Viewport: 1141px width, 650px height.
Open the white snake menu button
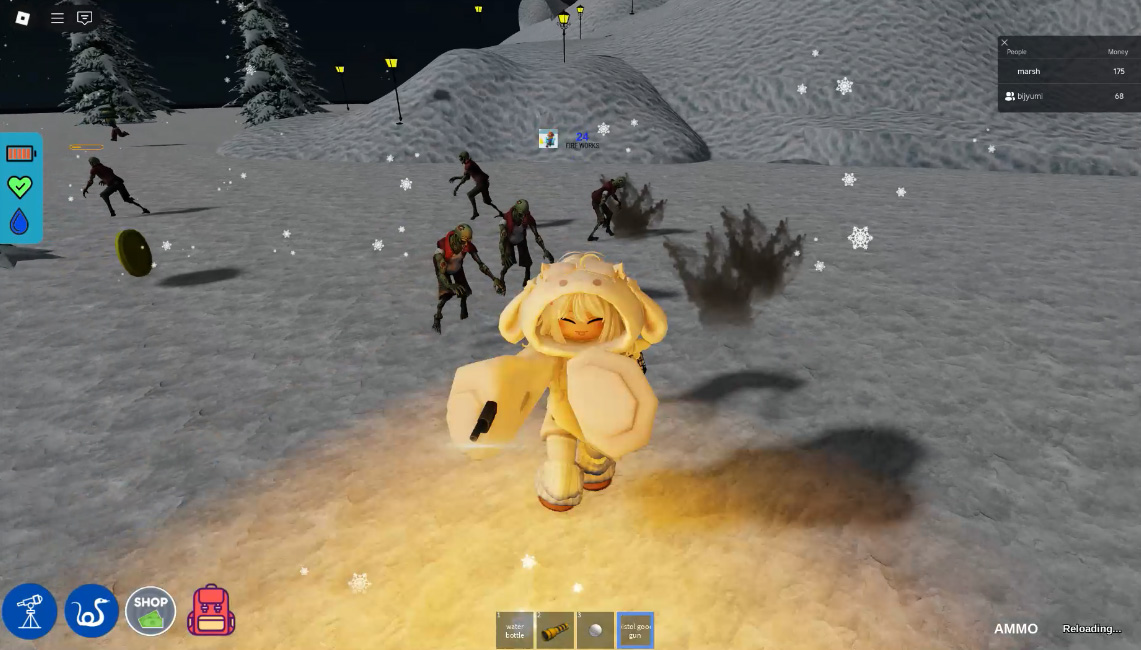click(91, 611)
